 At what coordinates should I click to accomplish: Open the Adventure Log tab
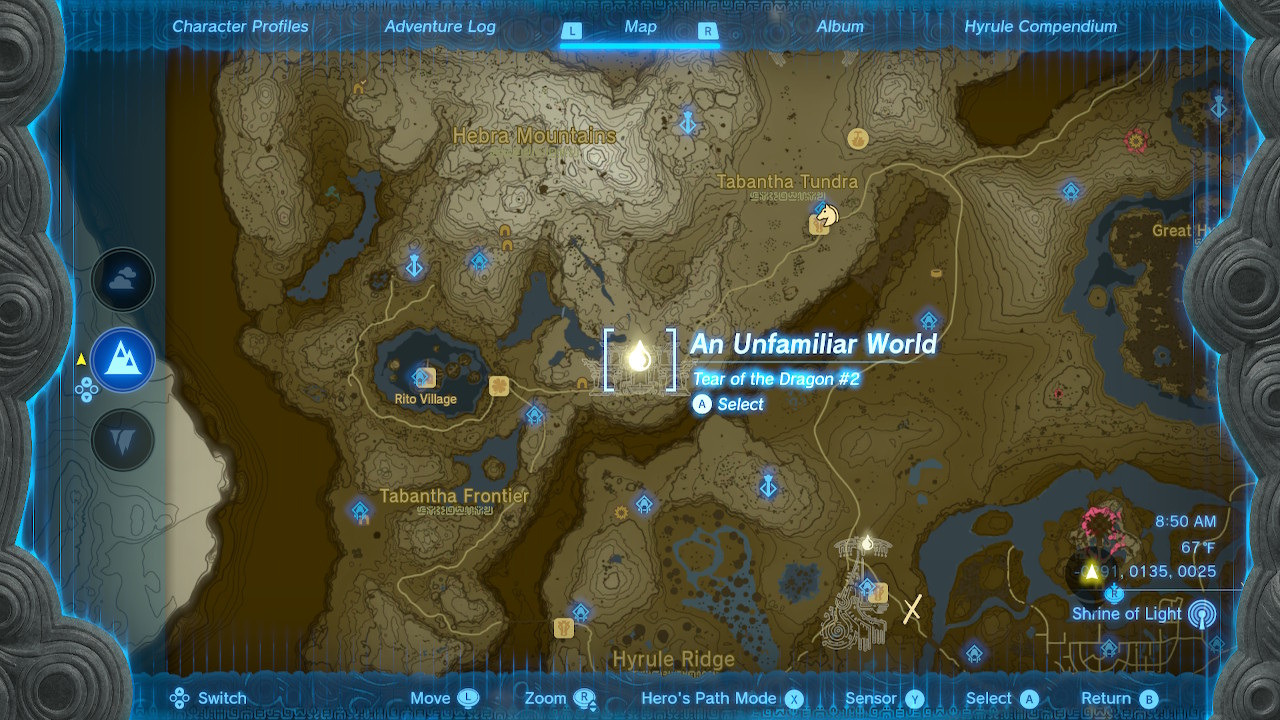pos(440,27)
